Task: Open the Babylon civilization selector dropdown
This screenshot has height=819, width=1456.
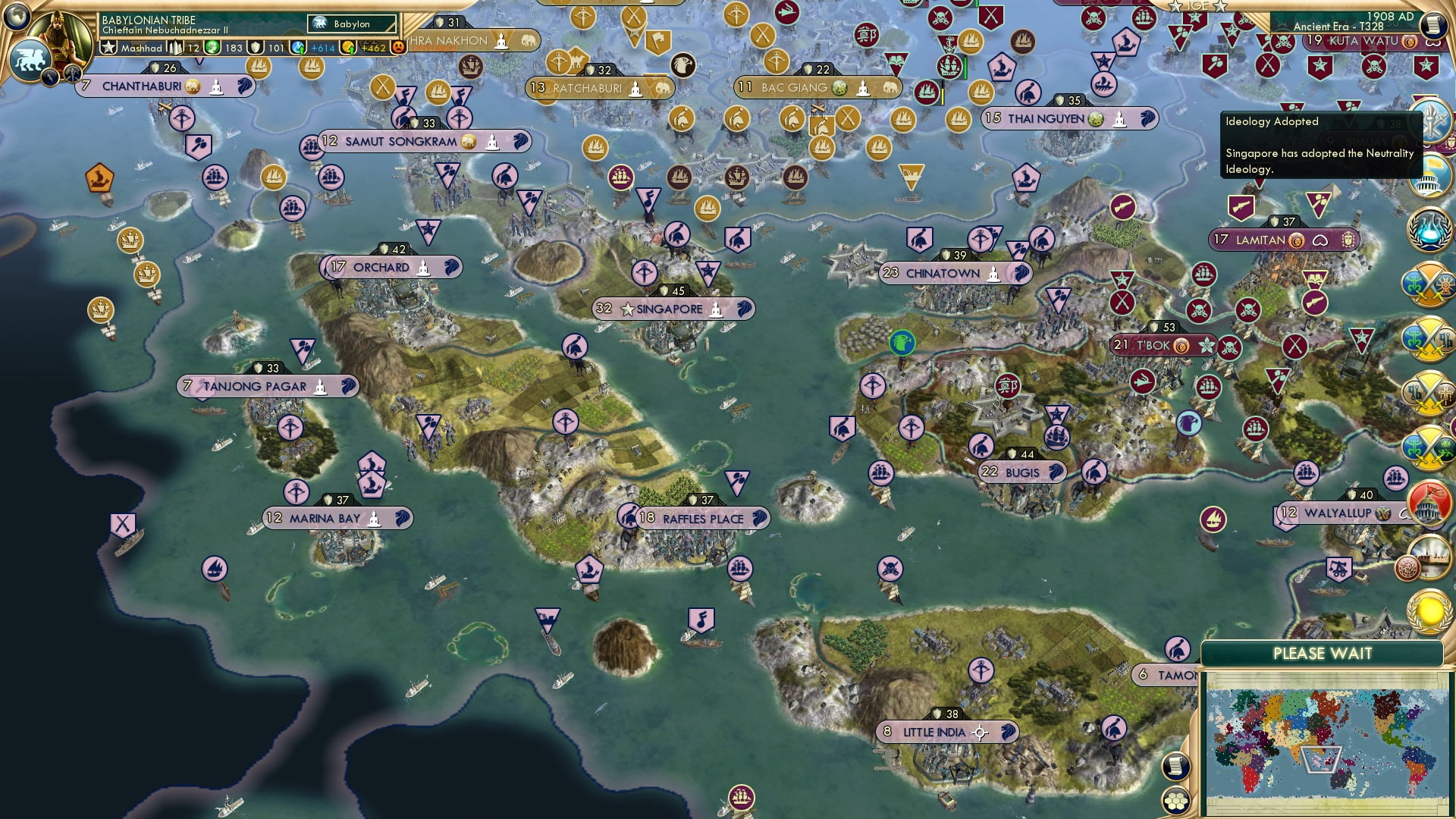Action: (351, 24)
